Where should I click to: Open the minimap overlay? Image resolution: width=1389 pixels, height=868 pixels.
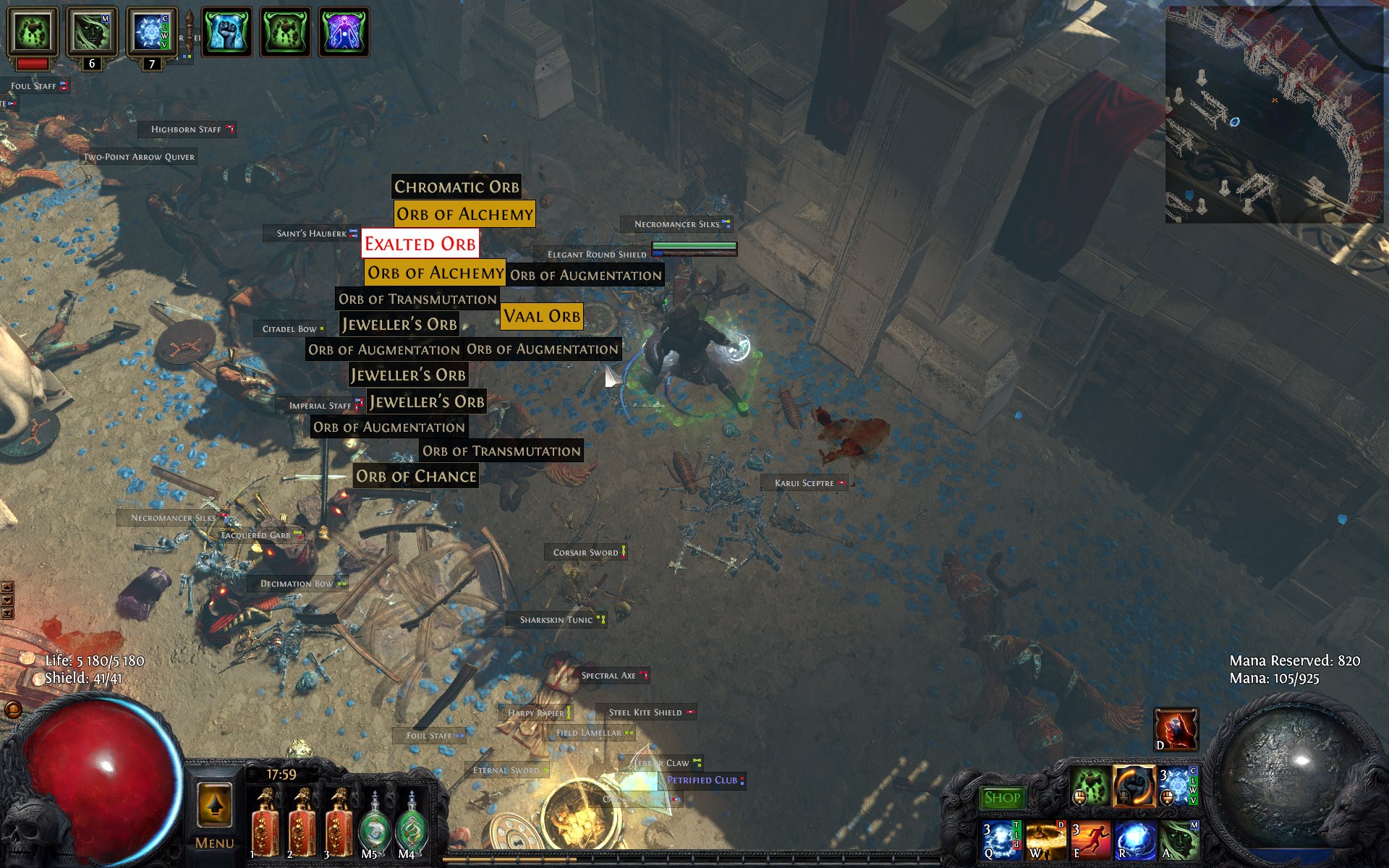pyautogui.click(x=1274, y=114)
